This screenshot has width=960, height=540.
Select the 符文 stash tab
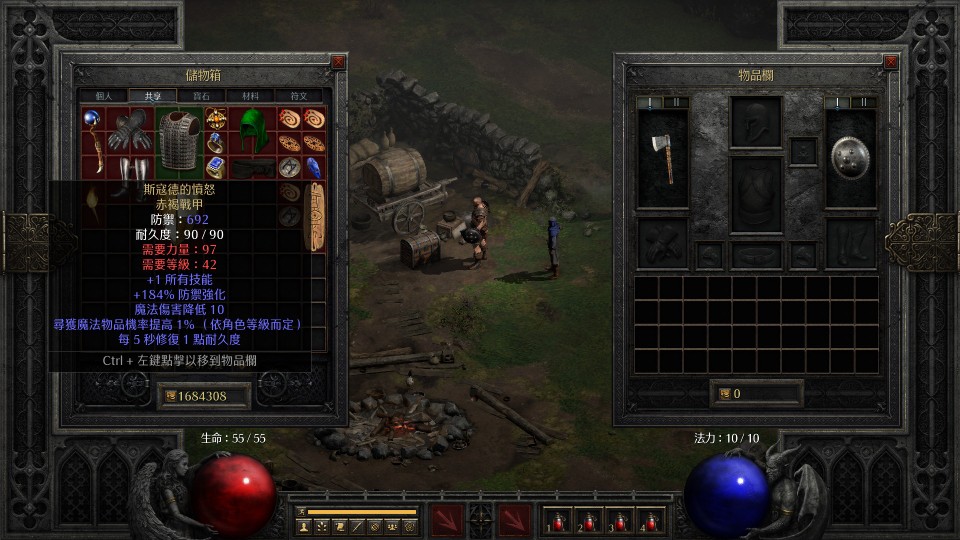(x=299, y=96)
